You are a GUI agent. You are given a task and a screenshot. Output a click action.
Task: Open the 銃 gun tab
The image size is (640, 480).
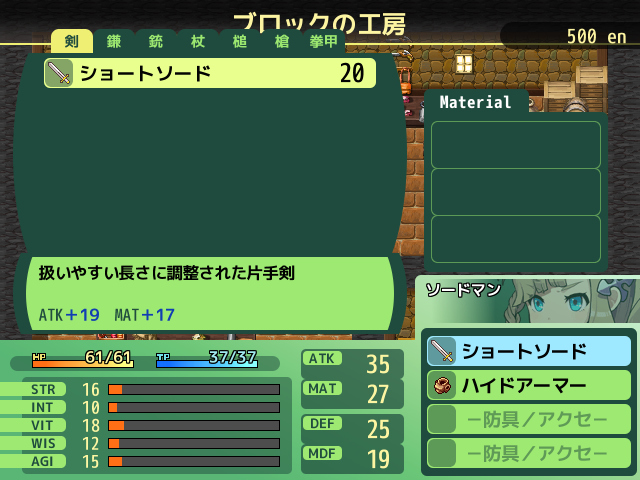point(156,42)
